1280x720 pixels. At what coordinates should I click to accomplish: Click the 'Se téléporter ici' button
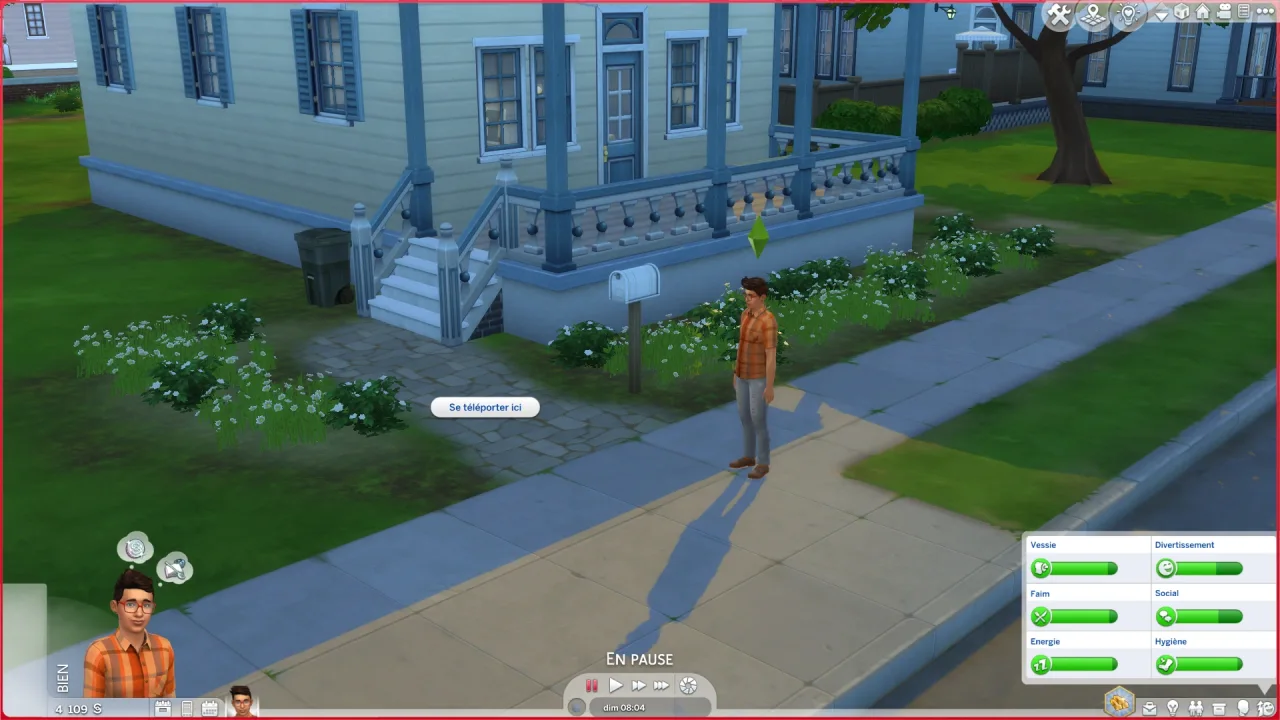point(485,407)
